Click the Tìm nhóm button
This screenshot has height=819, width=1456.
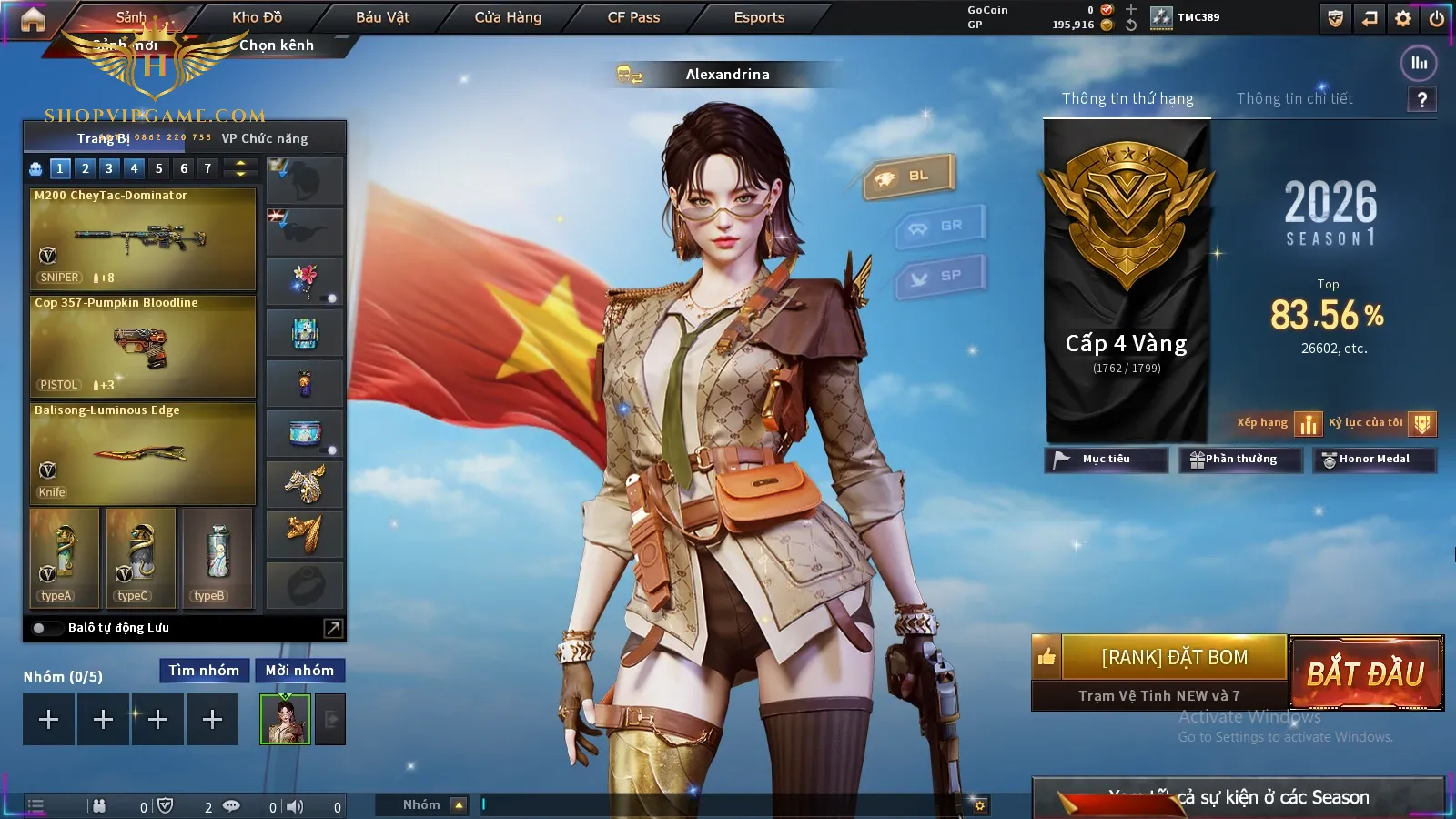click(x=204, y=671)
